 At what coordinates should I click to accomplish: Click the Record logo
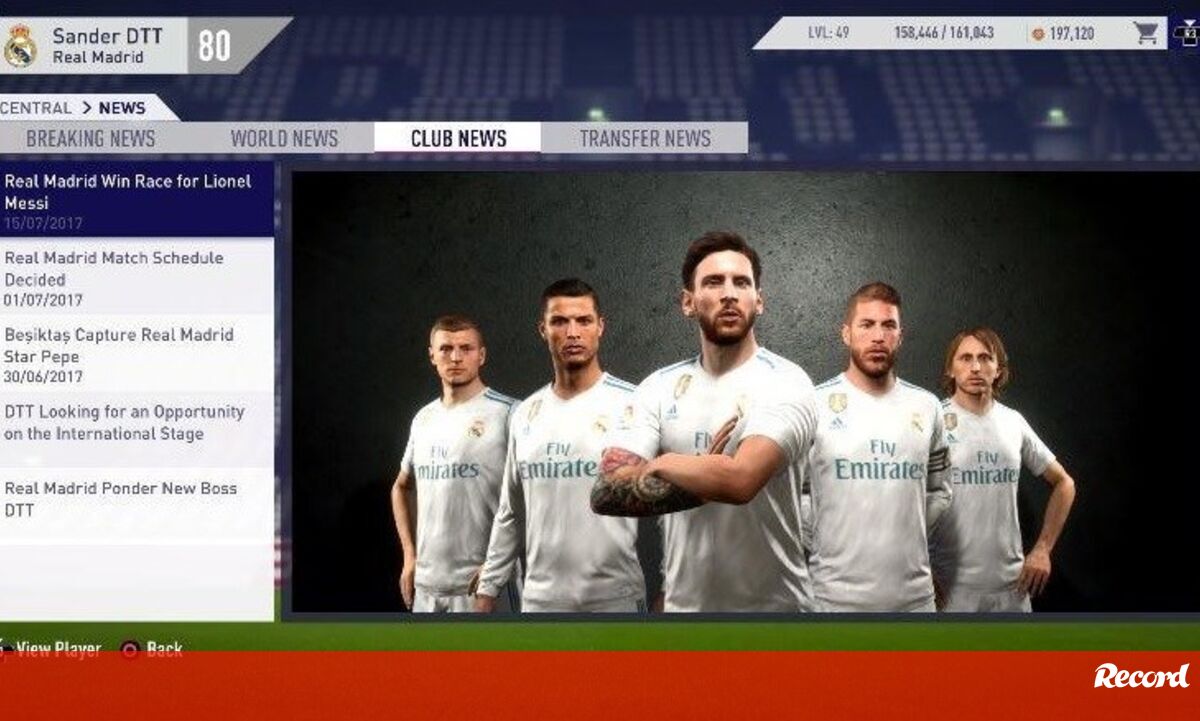pos(1141,677)
